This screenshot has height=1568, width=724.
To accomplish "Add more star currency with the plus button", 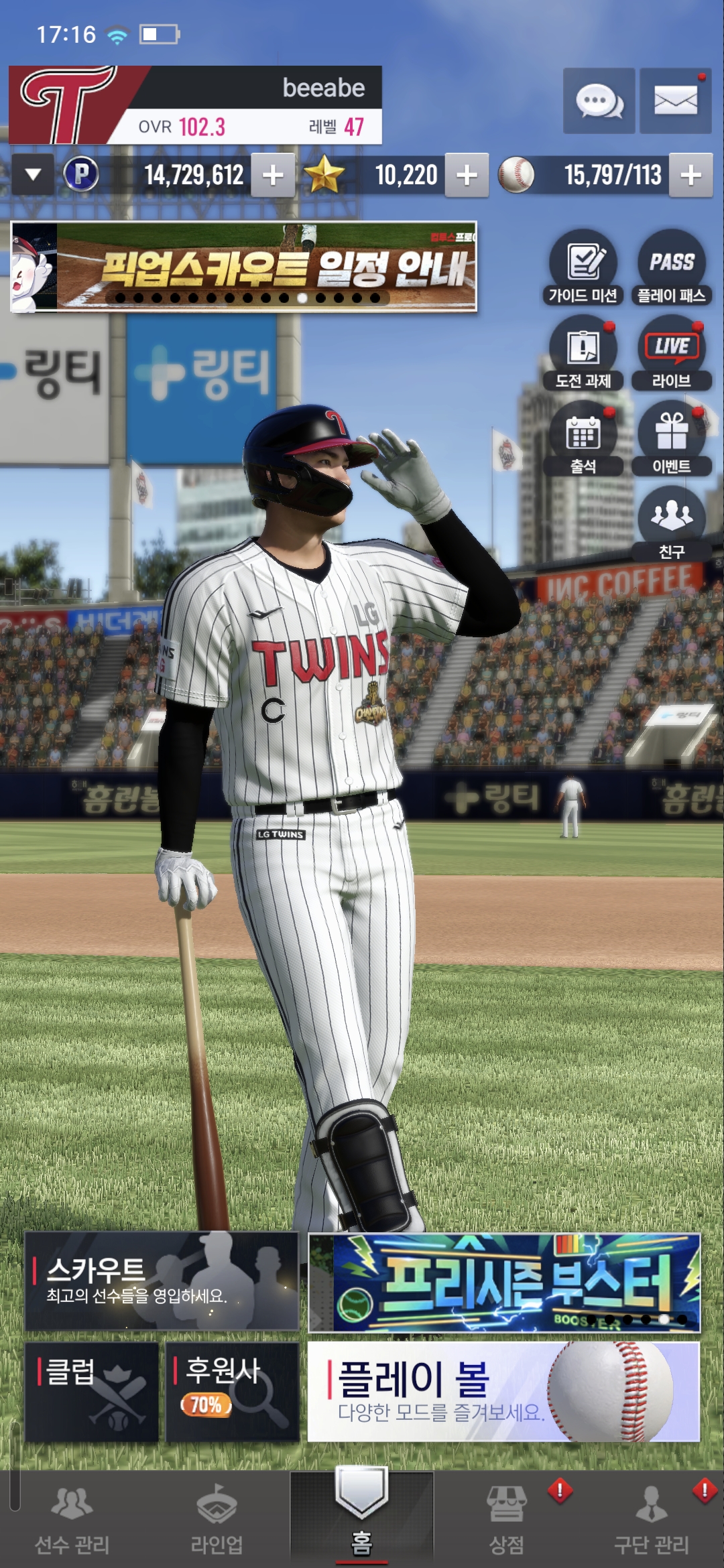I will pyautogui.click(x=467, y=176).
